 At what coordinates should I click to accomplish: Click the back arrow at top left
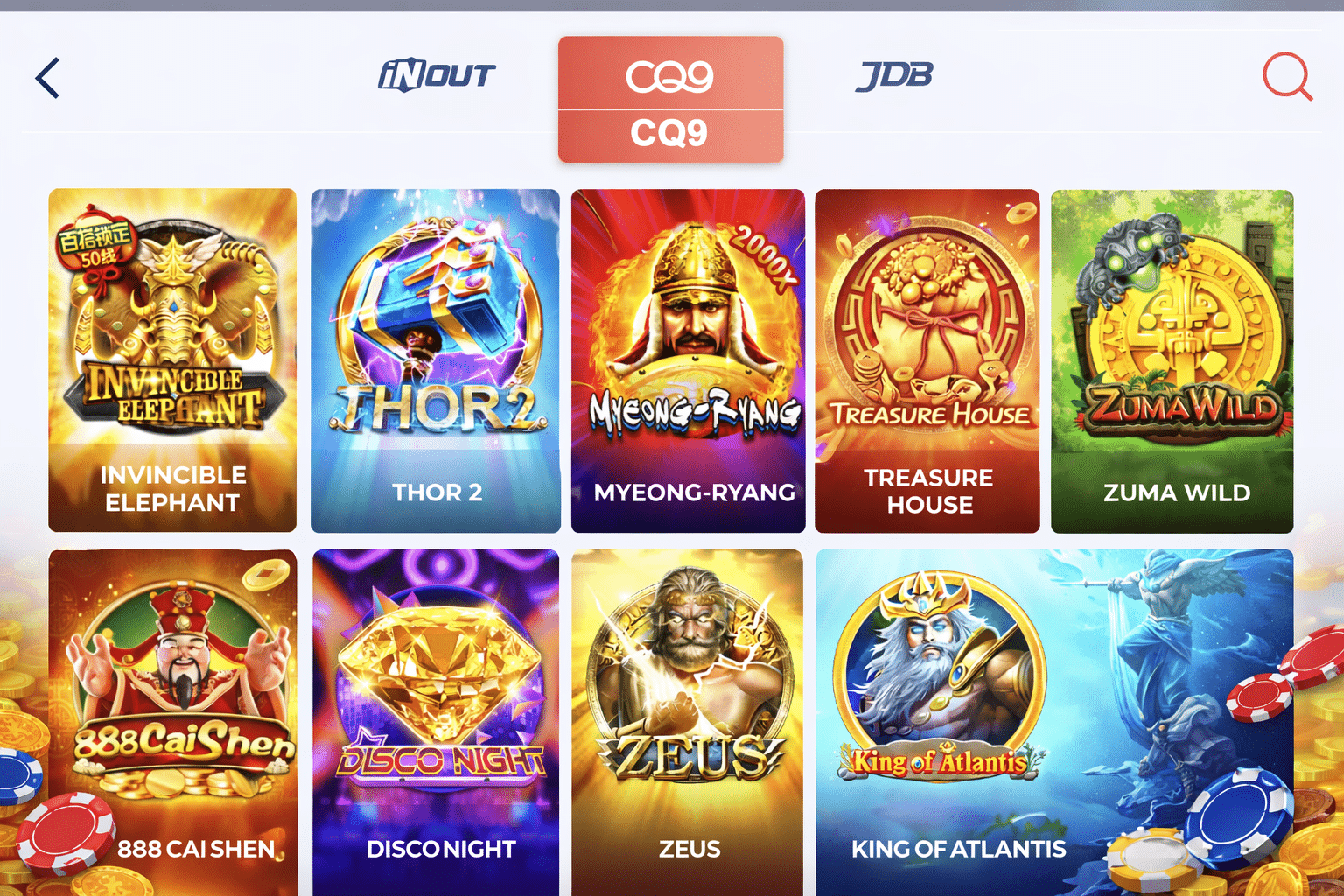(x=48, y=78)
